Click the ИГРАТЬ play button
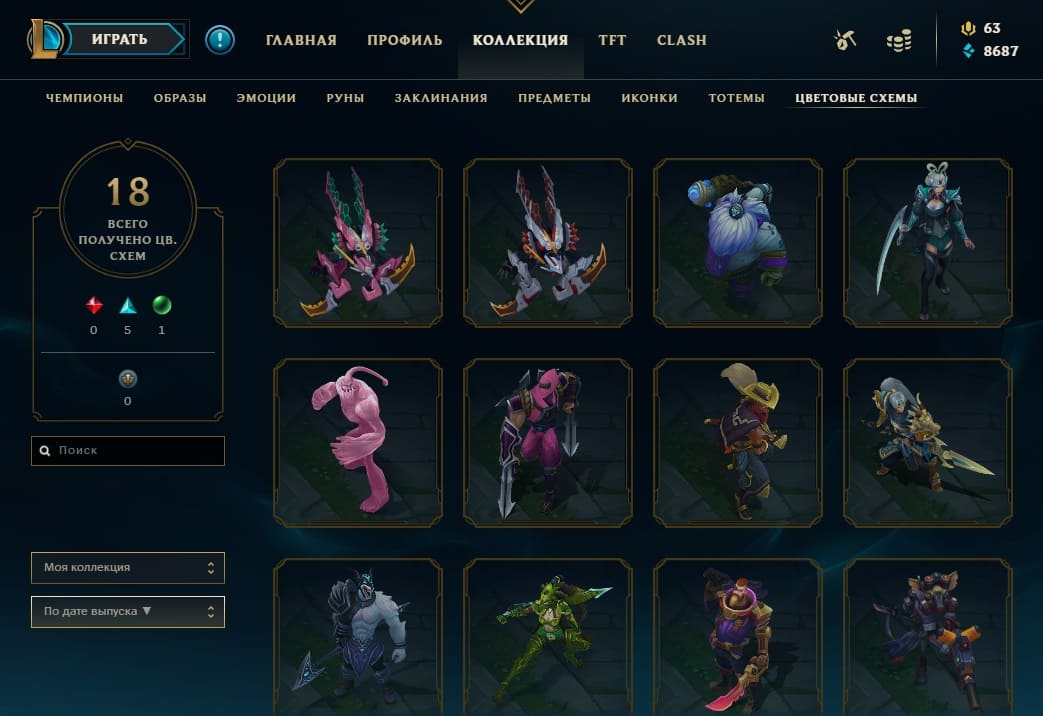The height and width of the screenshot is (716, 1043). coord(120,40)
